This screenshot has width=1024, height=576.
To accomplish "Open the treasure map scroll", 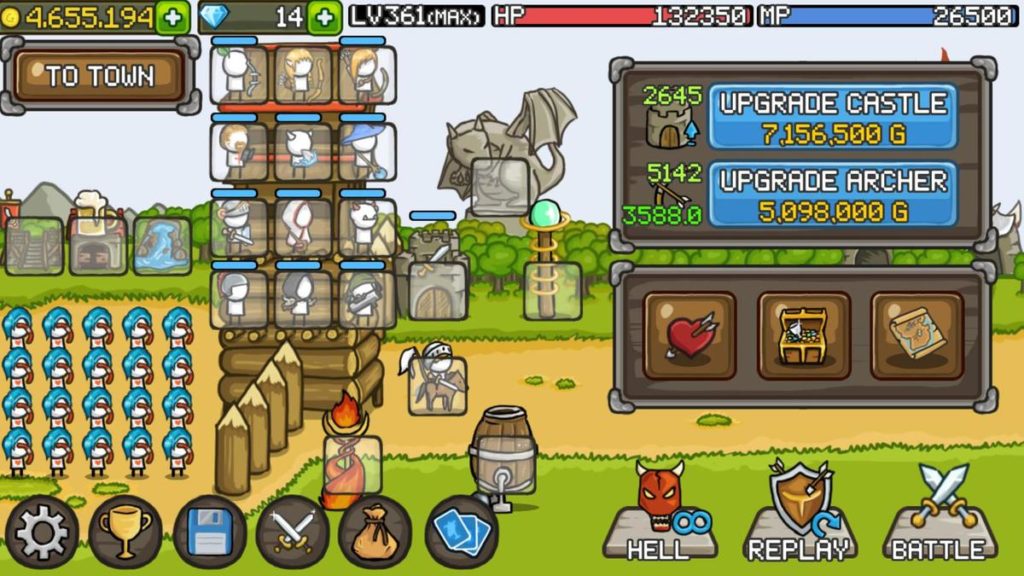I will point(916,335).
